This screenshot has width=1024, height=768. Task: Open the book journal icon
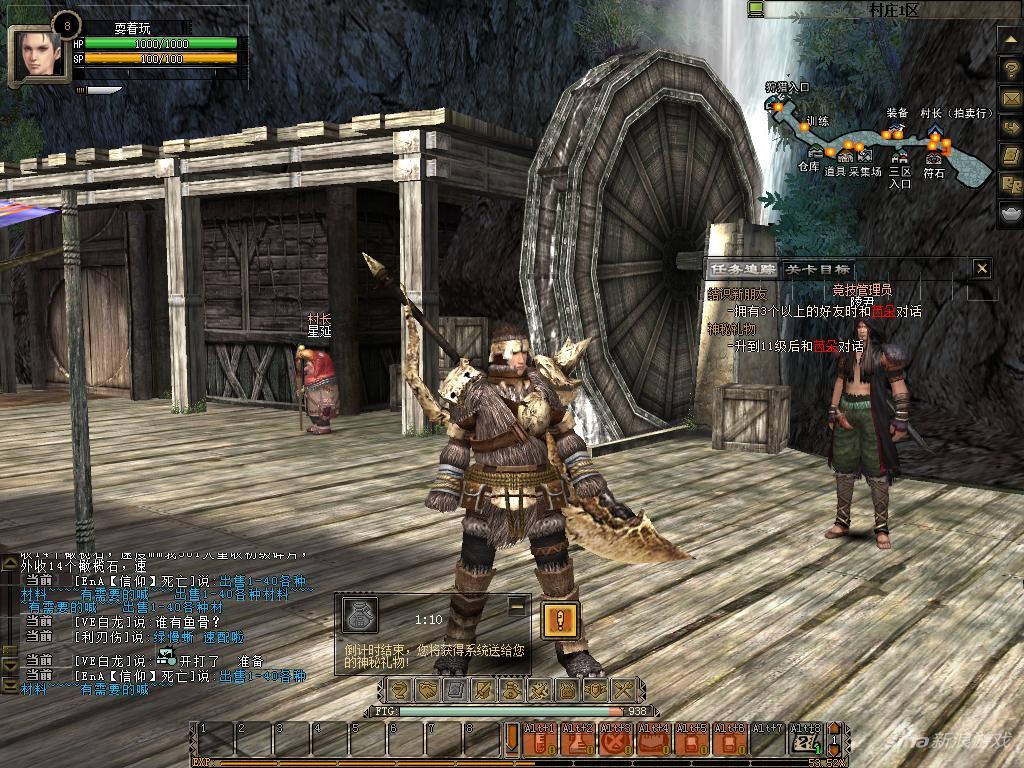[1009, 156]
